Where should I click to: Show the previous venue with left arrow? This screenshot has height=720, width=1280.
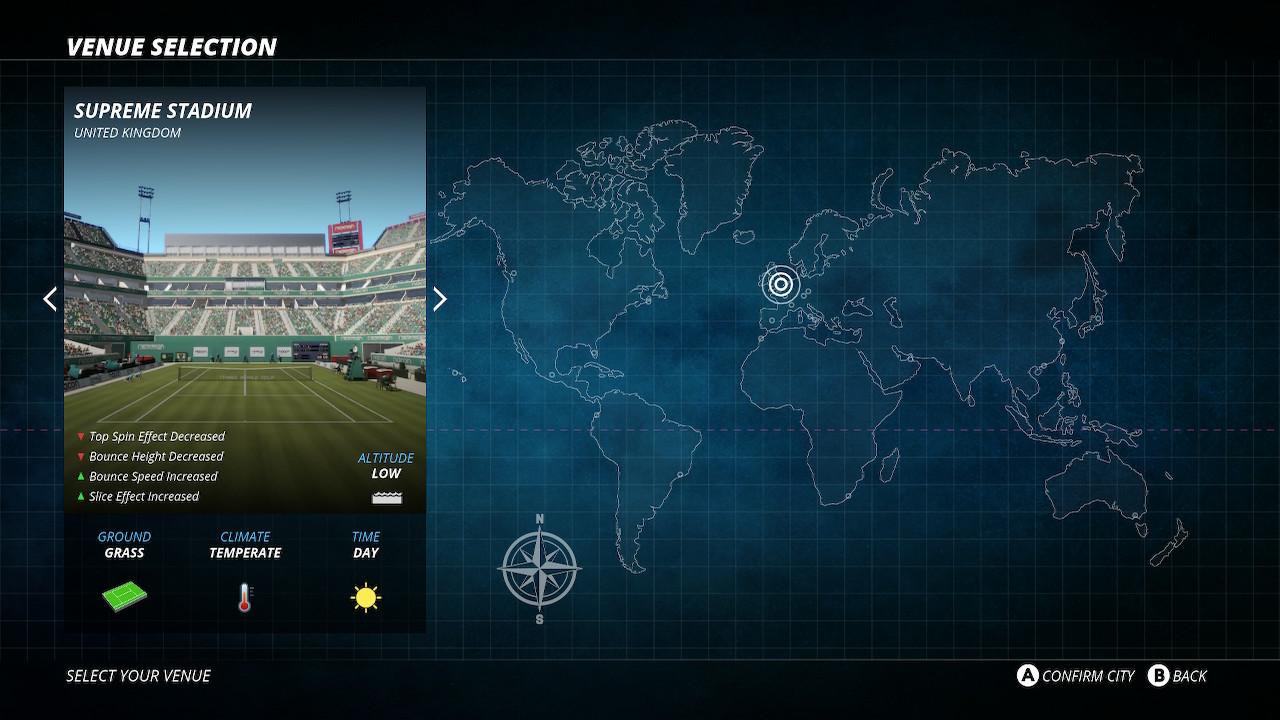click(50, 299)
